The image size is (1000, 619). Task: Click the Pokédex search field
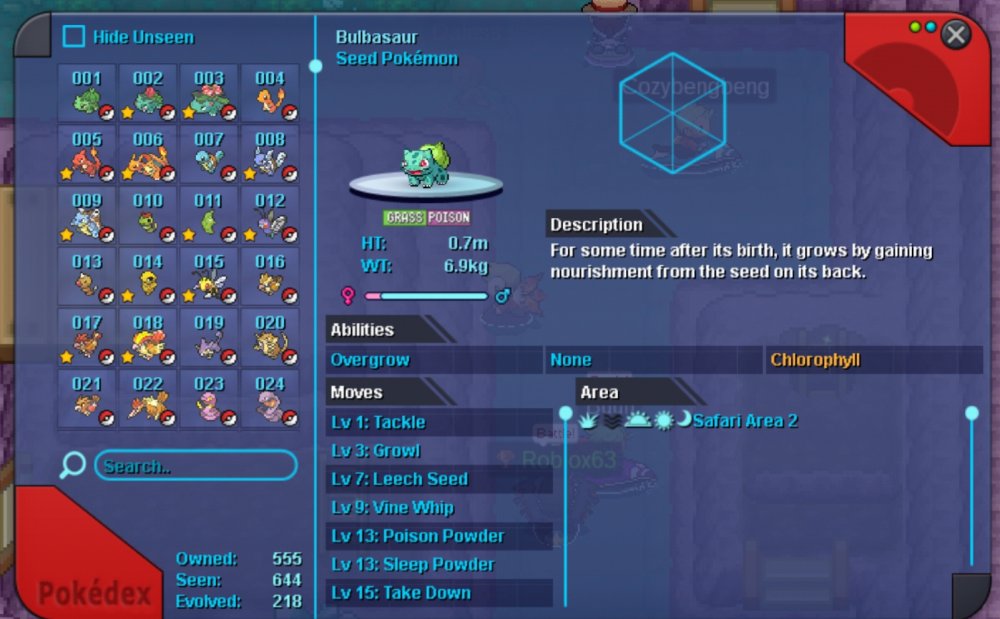click(x=195, y=466)
